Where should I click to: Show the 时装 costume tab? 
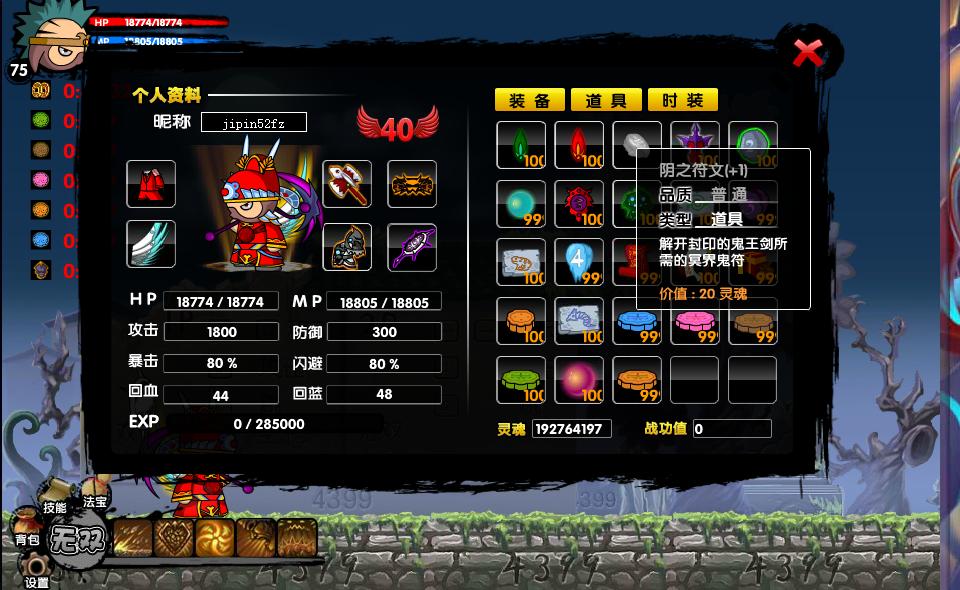[683, 100]
